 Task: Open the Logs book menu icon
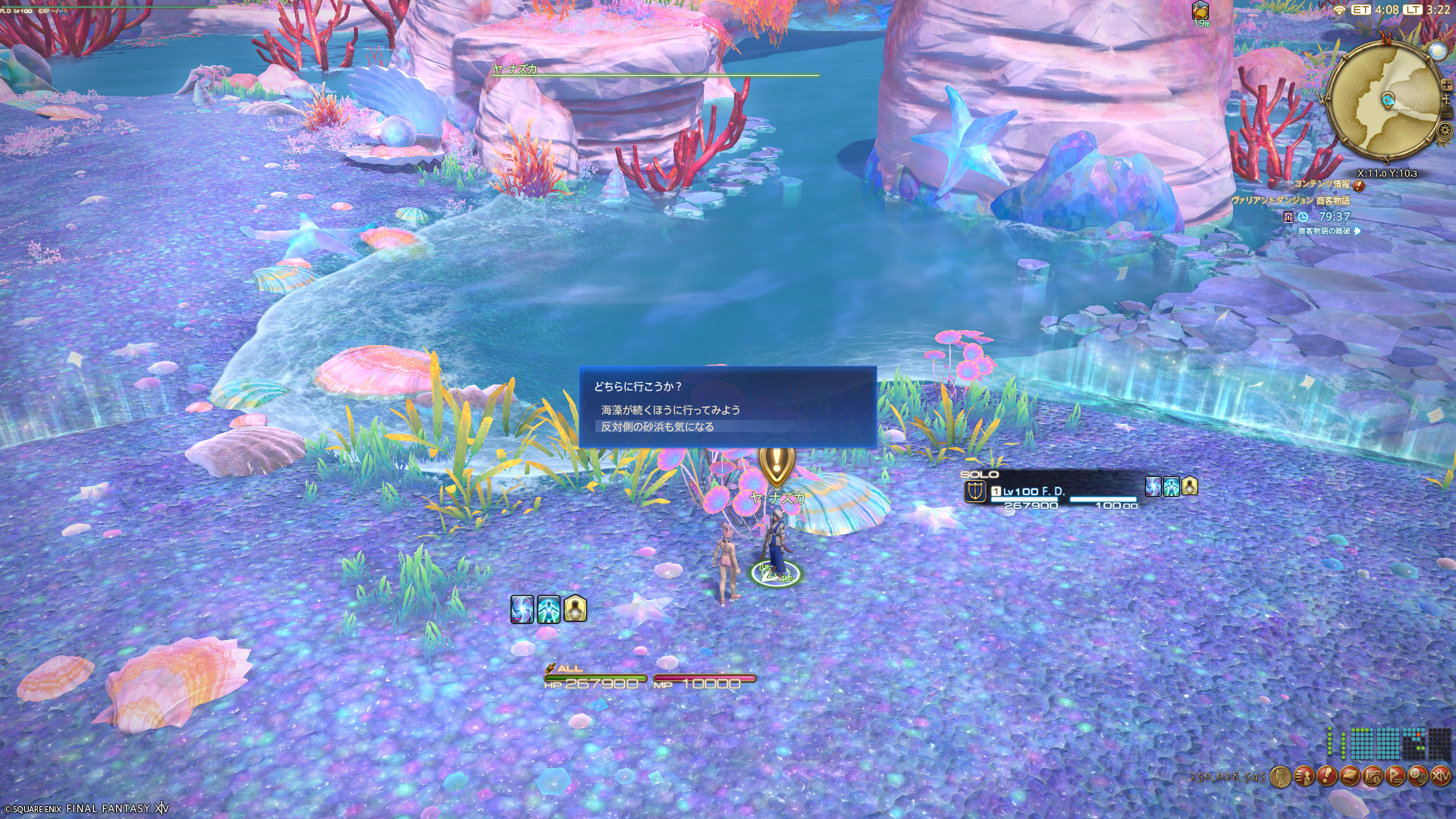[x=1349, y=777]
